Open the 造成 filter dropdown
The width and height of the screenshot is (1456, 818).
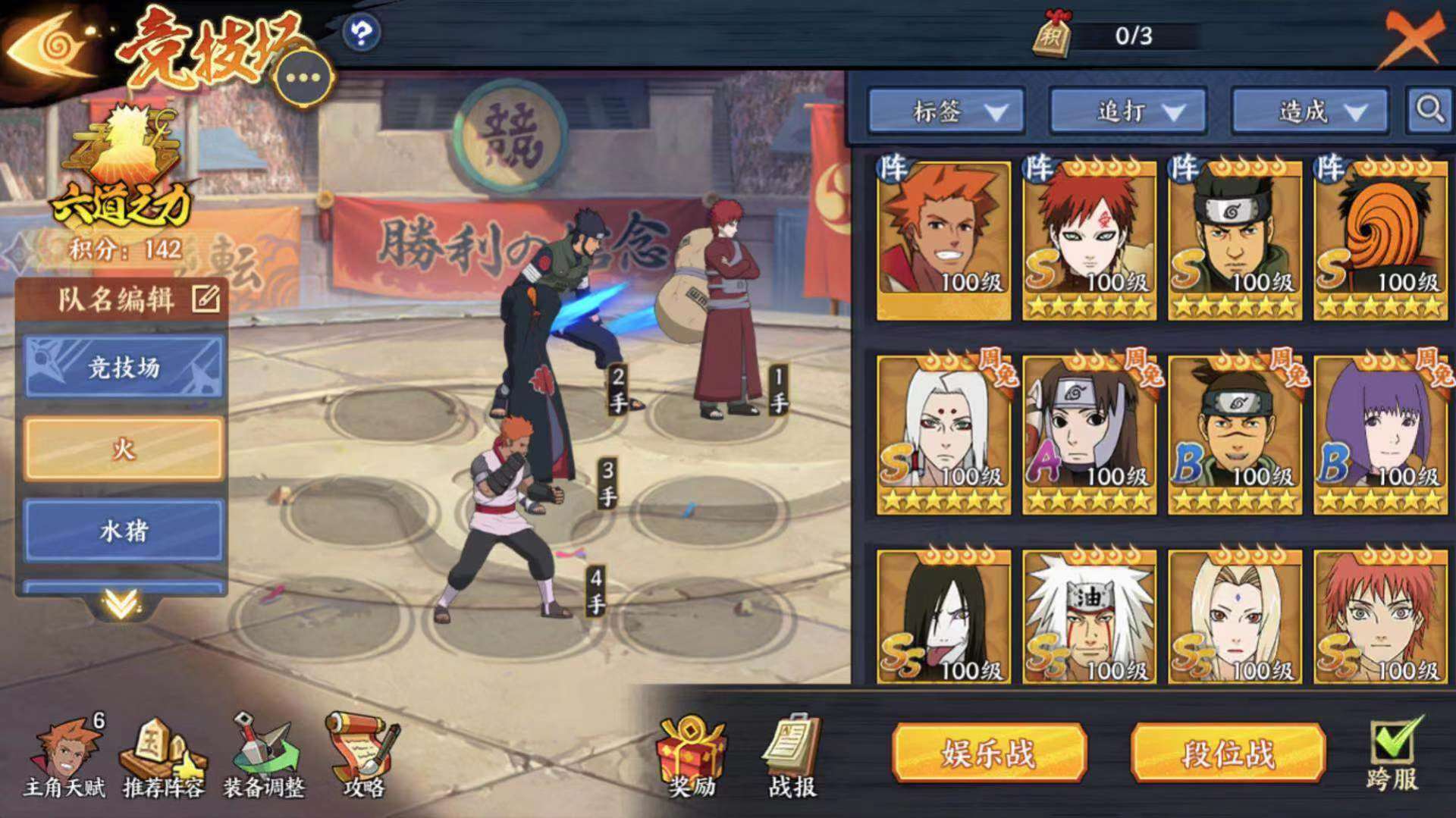click(x=1310, y=112)
